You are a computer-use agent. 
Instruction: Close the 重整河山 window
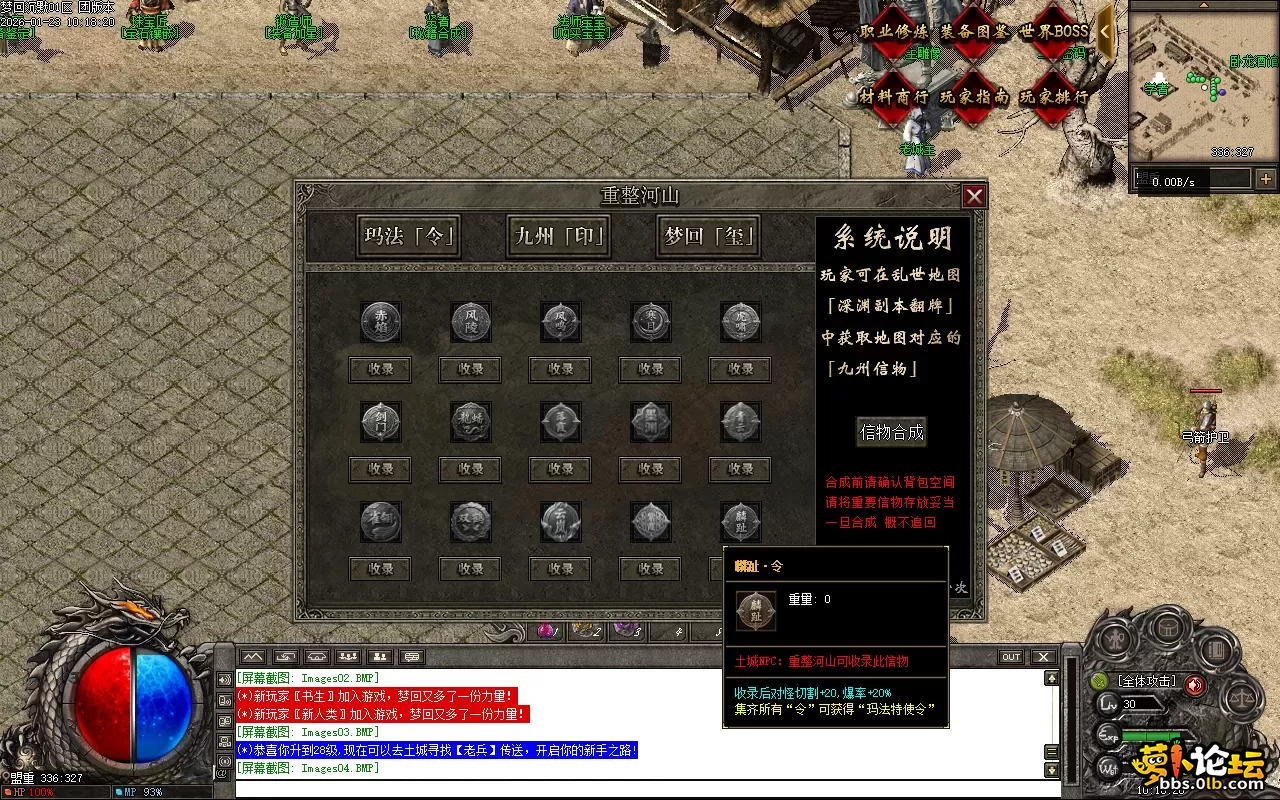tap(974, 196)
